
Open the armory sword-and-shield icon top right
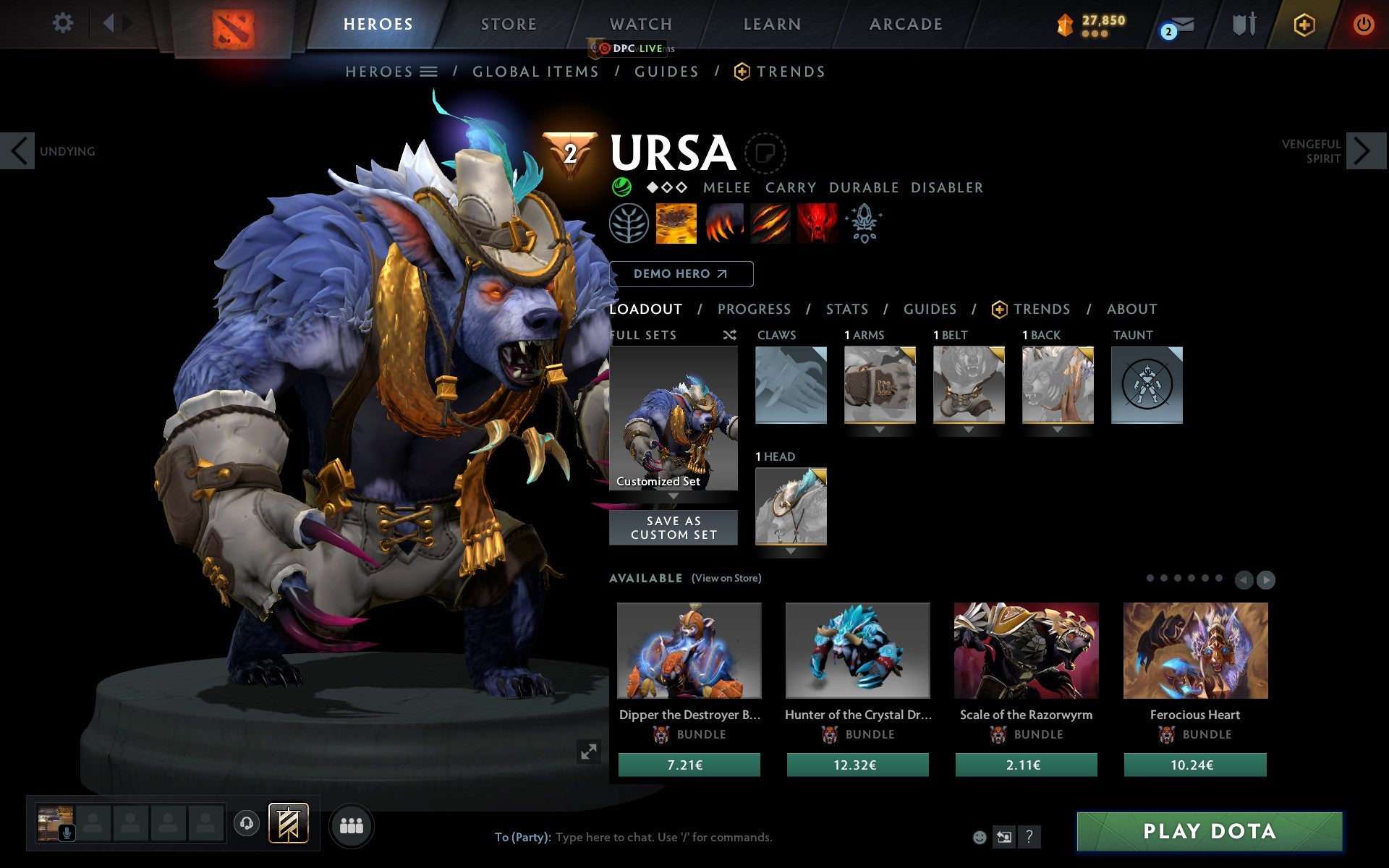click(x=1242, y=23)
